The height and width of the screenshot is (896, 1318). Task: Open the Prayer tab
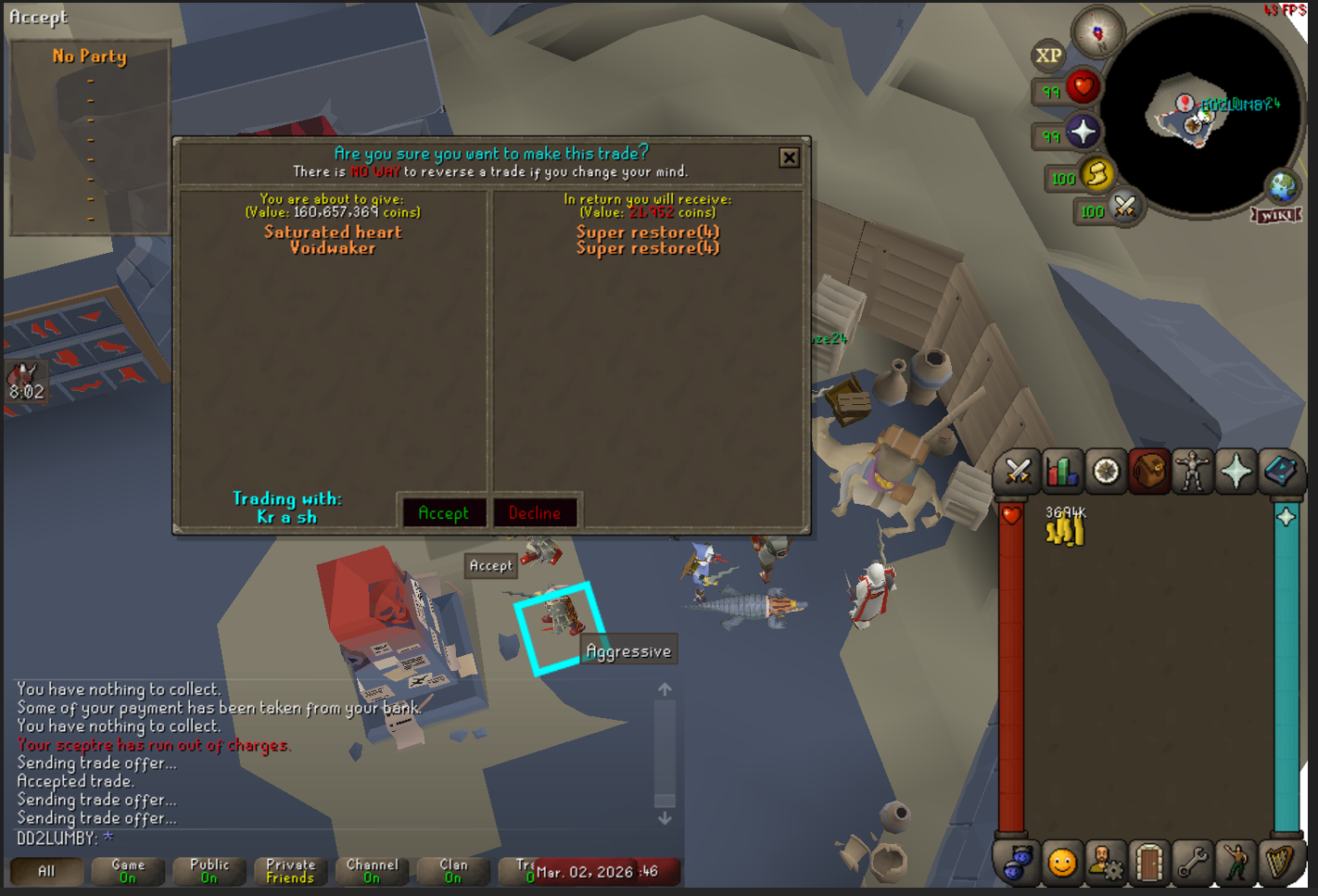pos(1236,472)
